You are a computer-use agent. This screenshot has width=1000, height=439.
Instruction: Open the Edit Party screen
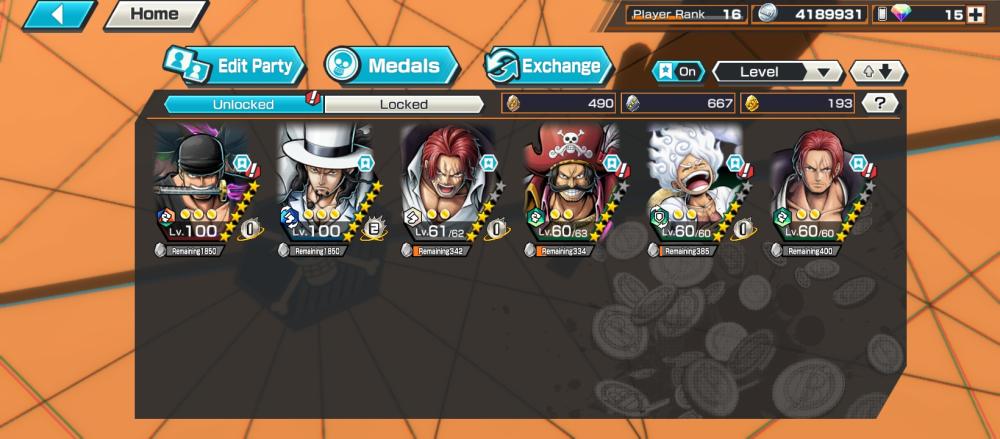tap(234, 67)
